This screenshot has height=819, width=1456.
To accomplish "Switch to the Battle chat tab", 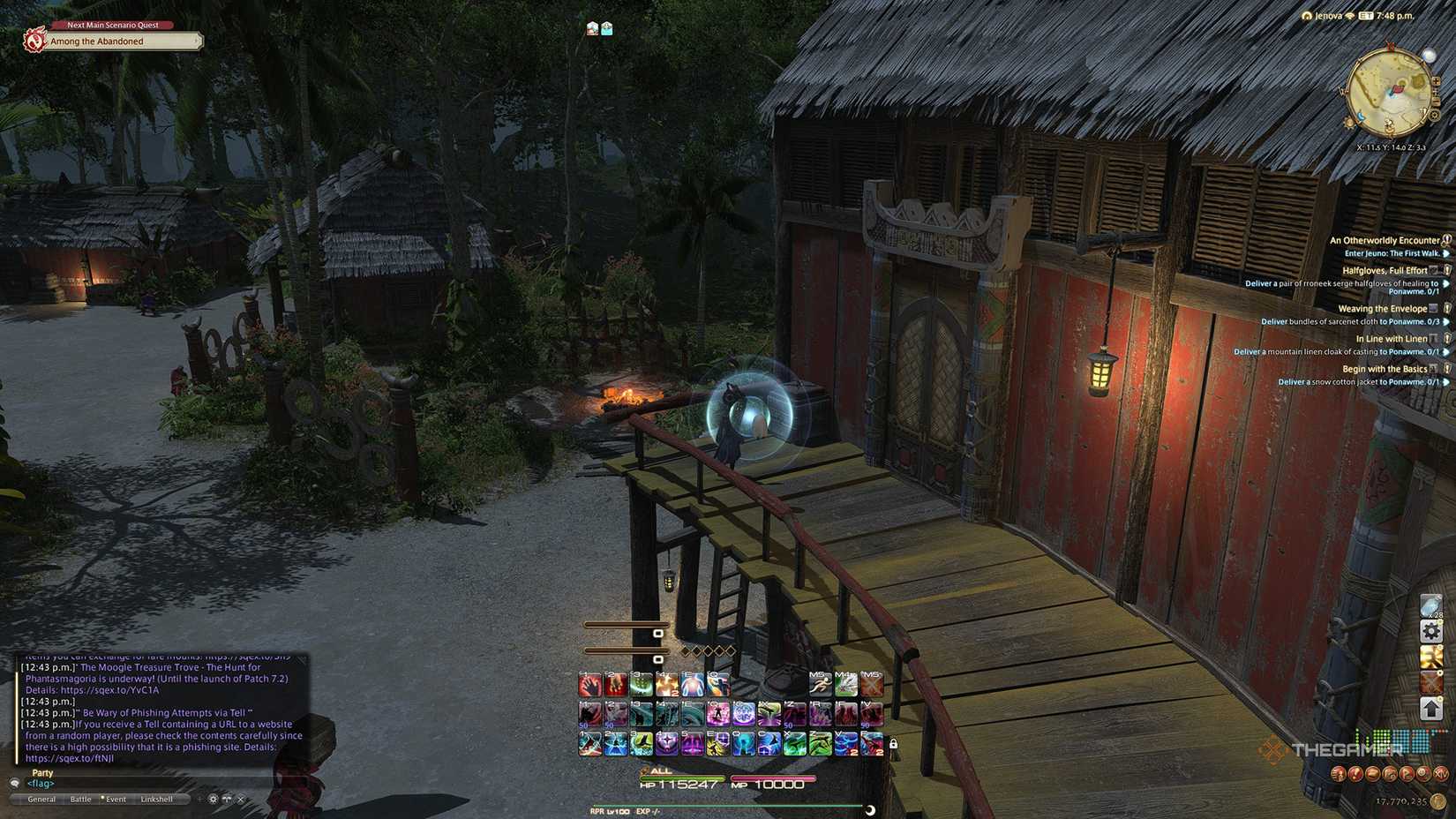I will [x=81, y=799].
